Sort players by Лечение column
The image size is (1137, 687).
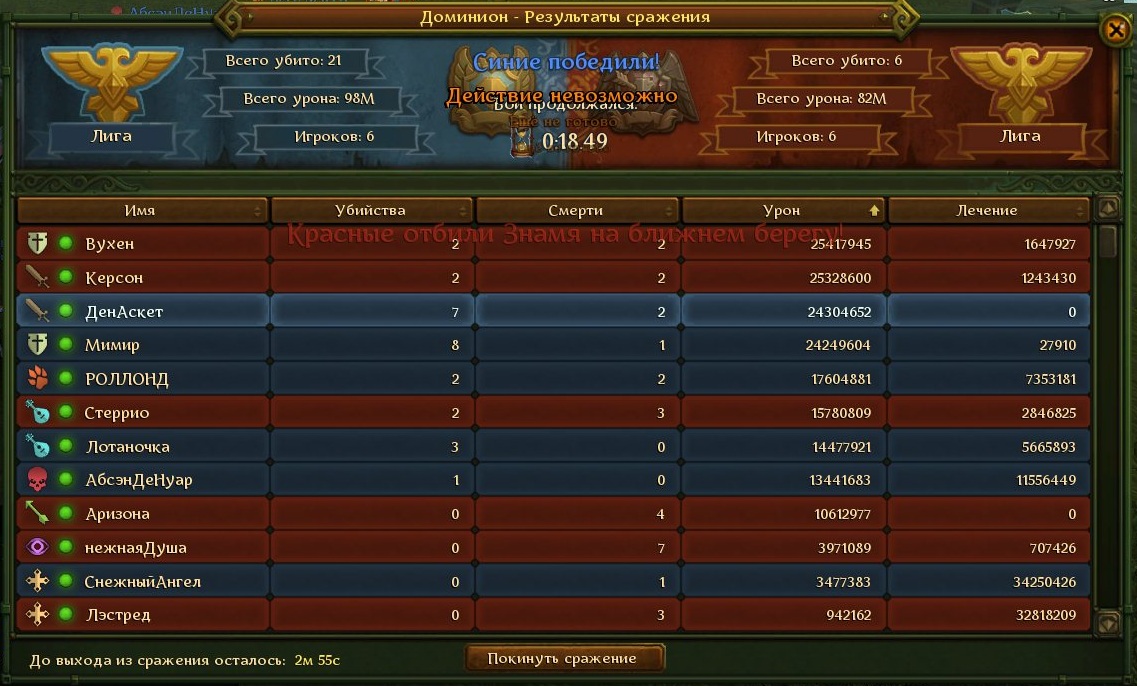pyautogui.click(x=987, y=211)
